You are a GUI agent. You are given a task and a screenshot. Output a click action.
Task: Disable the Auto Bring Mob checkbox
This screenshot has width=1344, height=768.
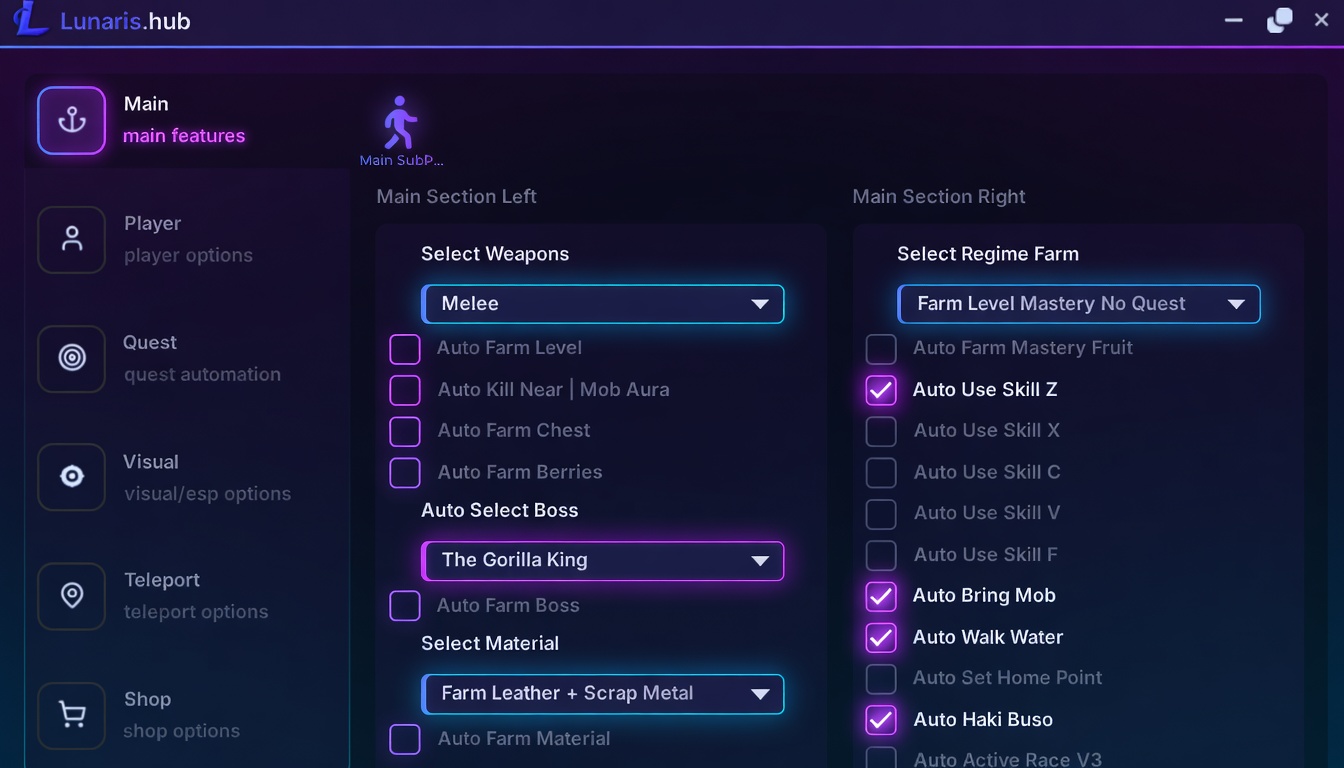[881, 596]
